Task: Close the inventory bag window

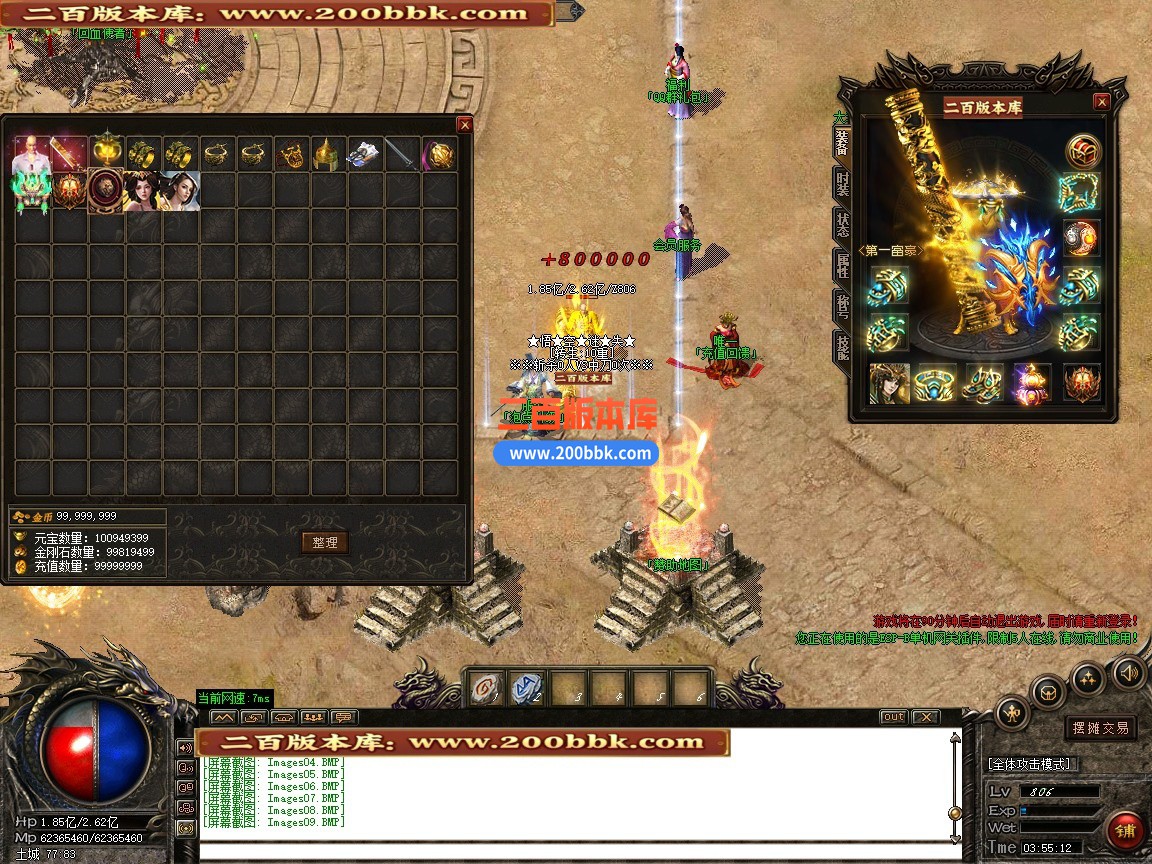Action: (x=464, y=125)
